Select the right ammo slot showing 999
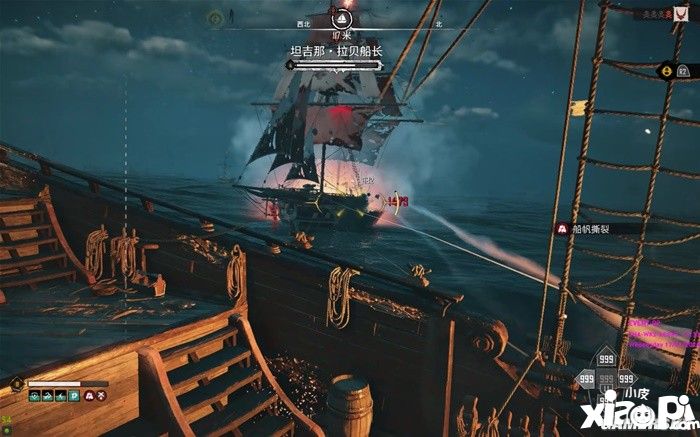The width and height of the screenshot is (700, 437). pos(625,379)
